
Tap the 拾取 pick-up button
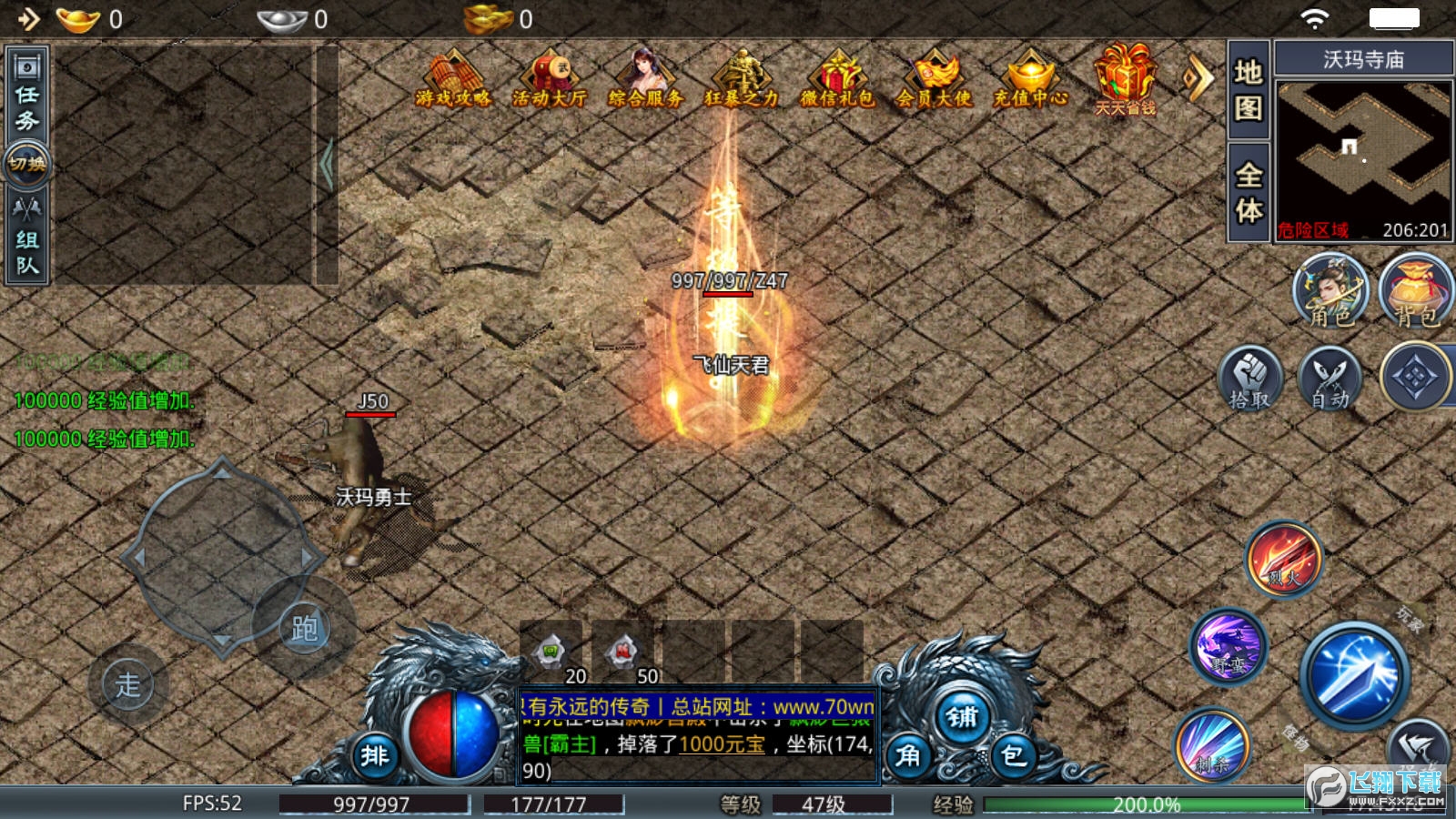coord(1250,377)
